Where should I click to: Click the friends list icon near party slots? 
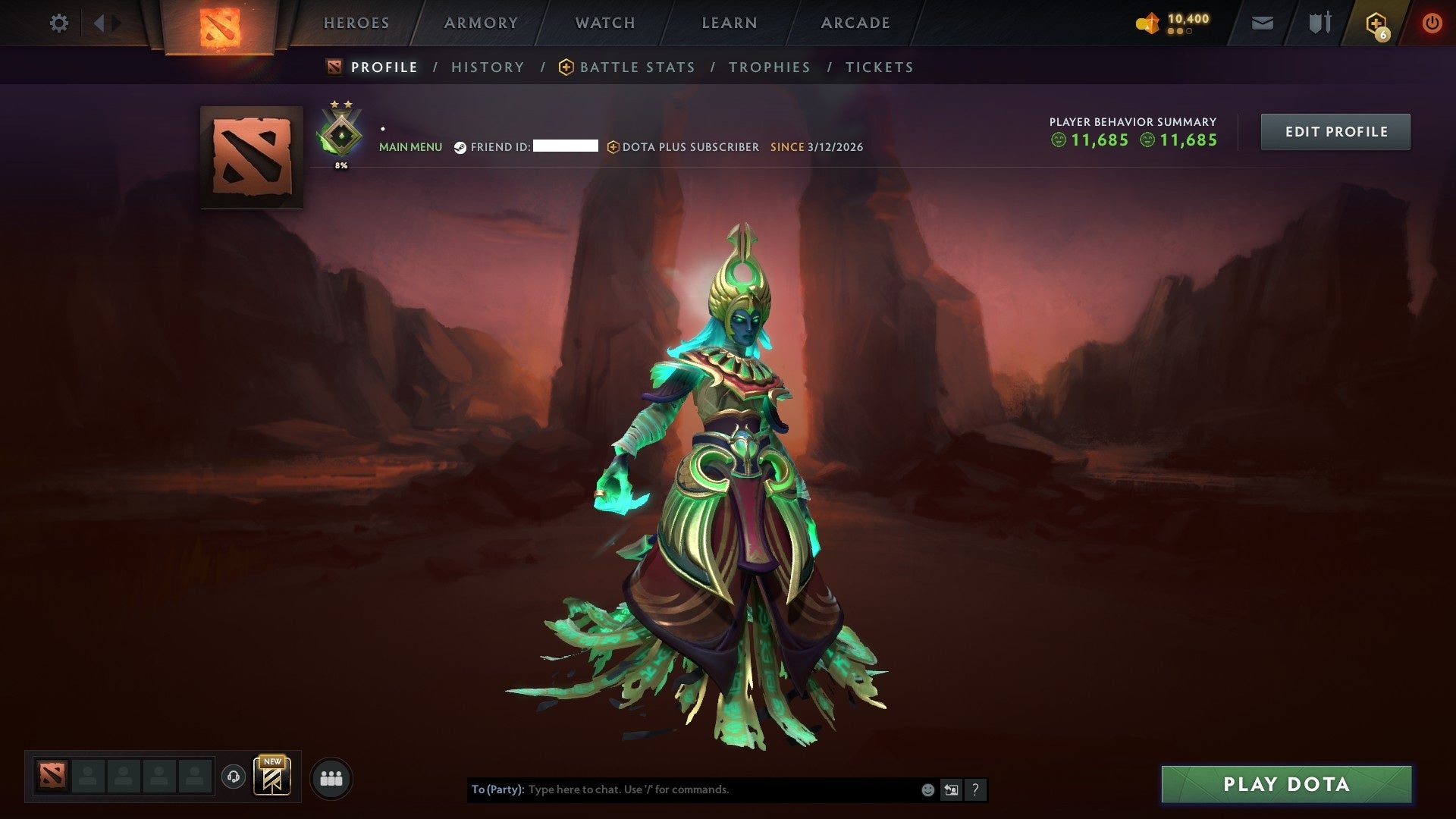(331, 777)
